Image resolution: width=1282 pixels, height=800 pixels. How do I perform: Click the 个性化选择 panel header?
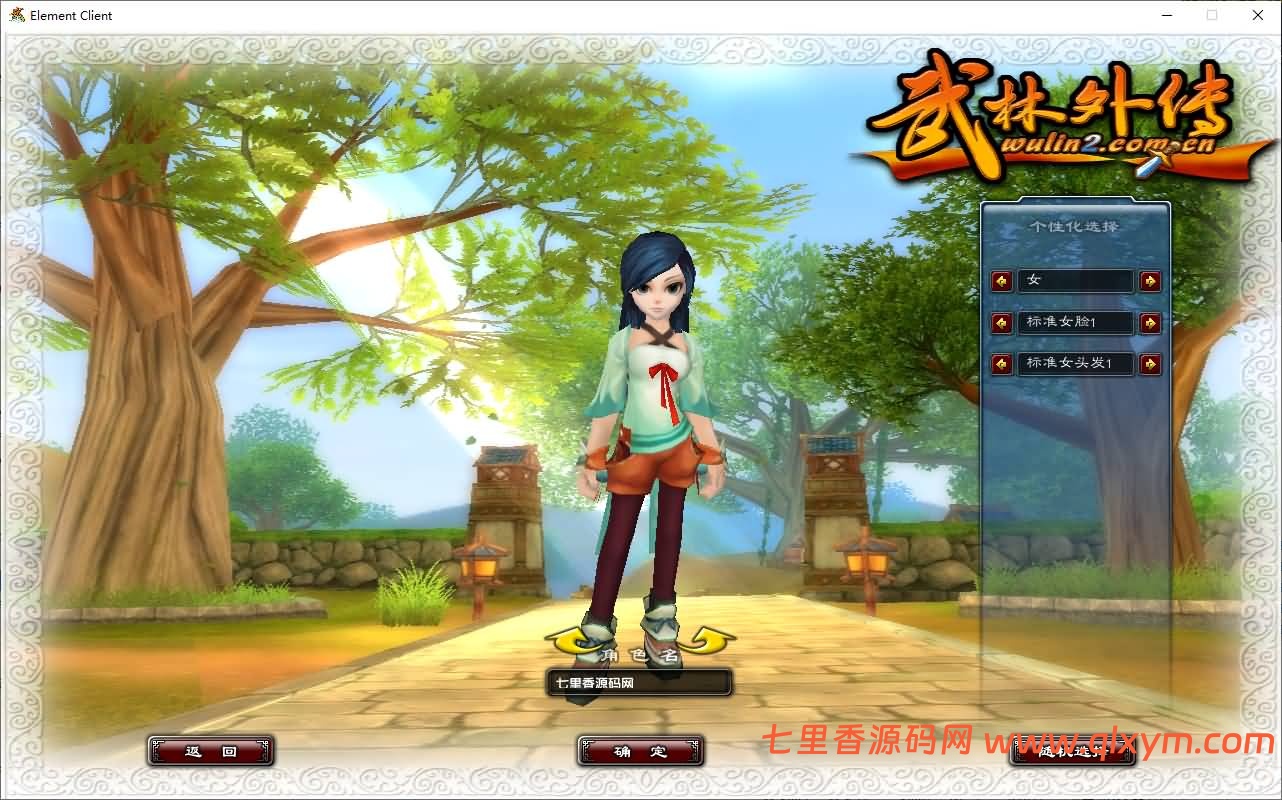pyautogui.click(x=1075, y=226)
